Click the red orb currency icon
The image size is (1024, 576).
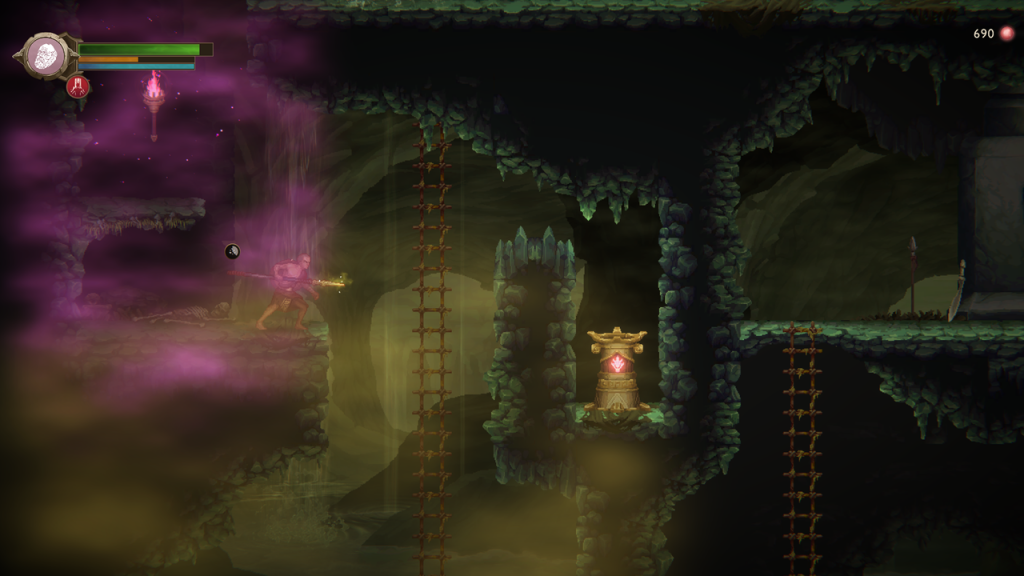pyautogui.click(x=1006, y=34)
